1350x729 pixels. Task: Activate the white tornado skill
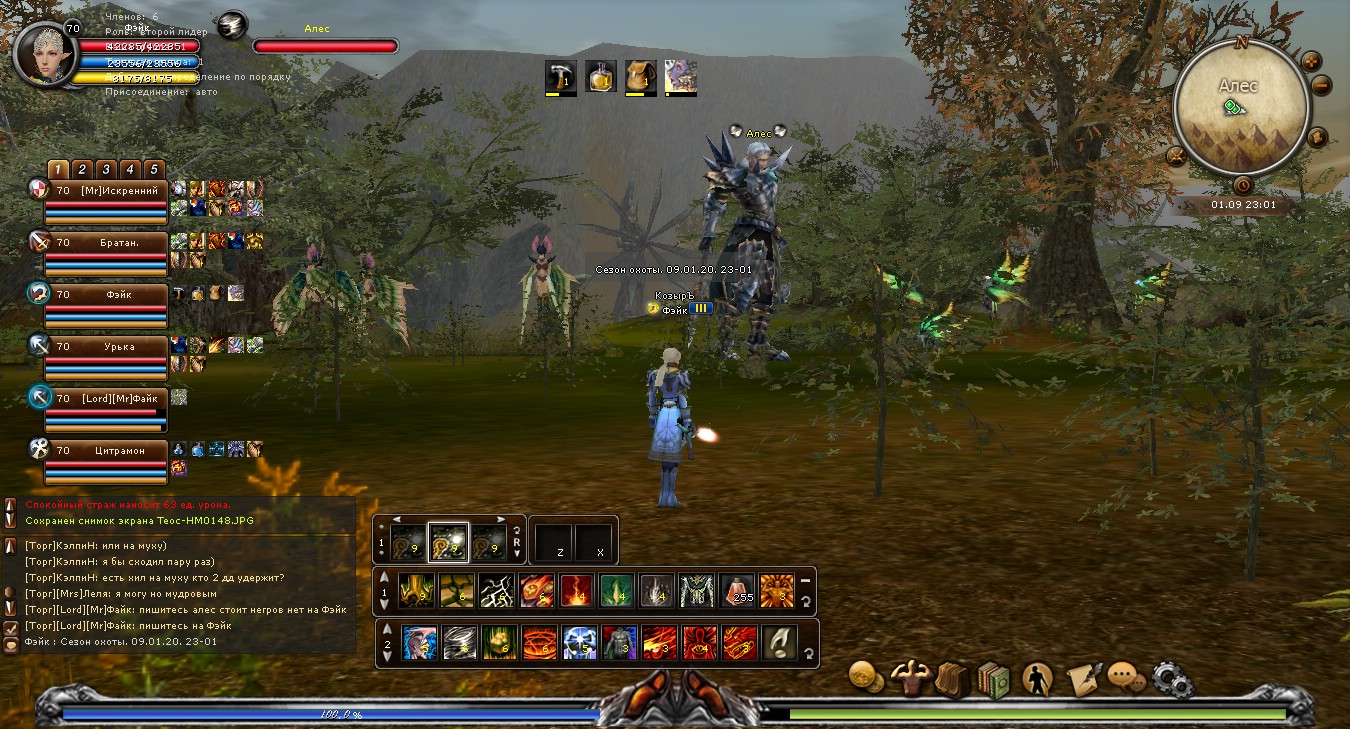click(x=460, y=642)
